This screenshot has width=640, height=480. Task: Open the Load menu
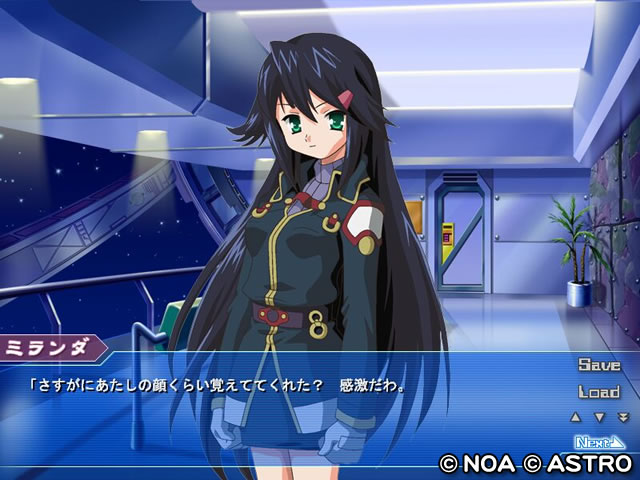599,392
